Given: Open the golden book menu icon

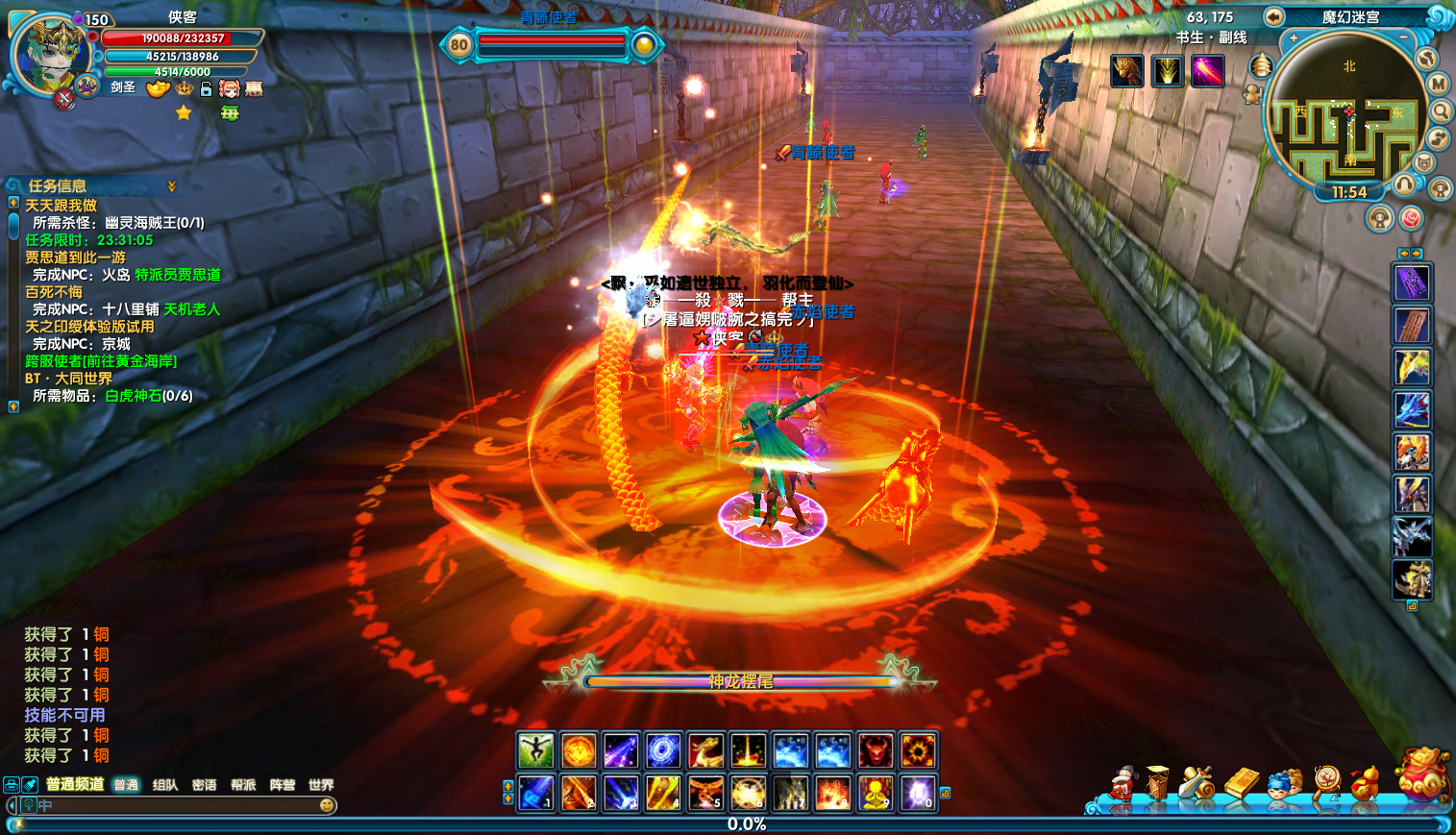Looking at the screenshot, I should coord(1241,783).
